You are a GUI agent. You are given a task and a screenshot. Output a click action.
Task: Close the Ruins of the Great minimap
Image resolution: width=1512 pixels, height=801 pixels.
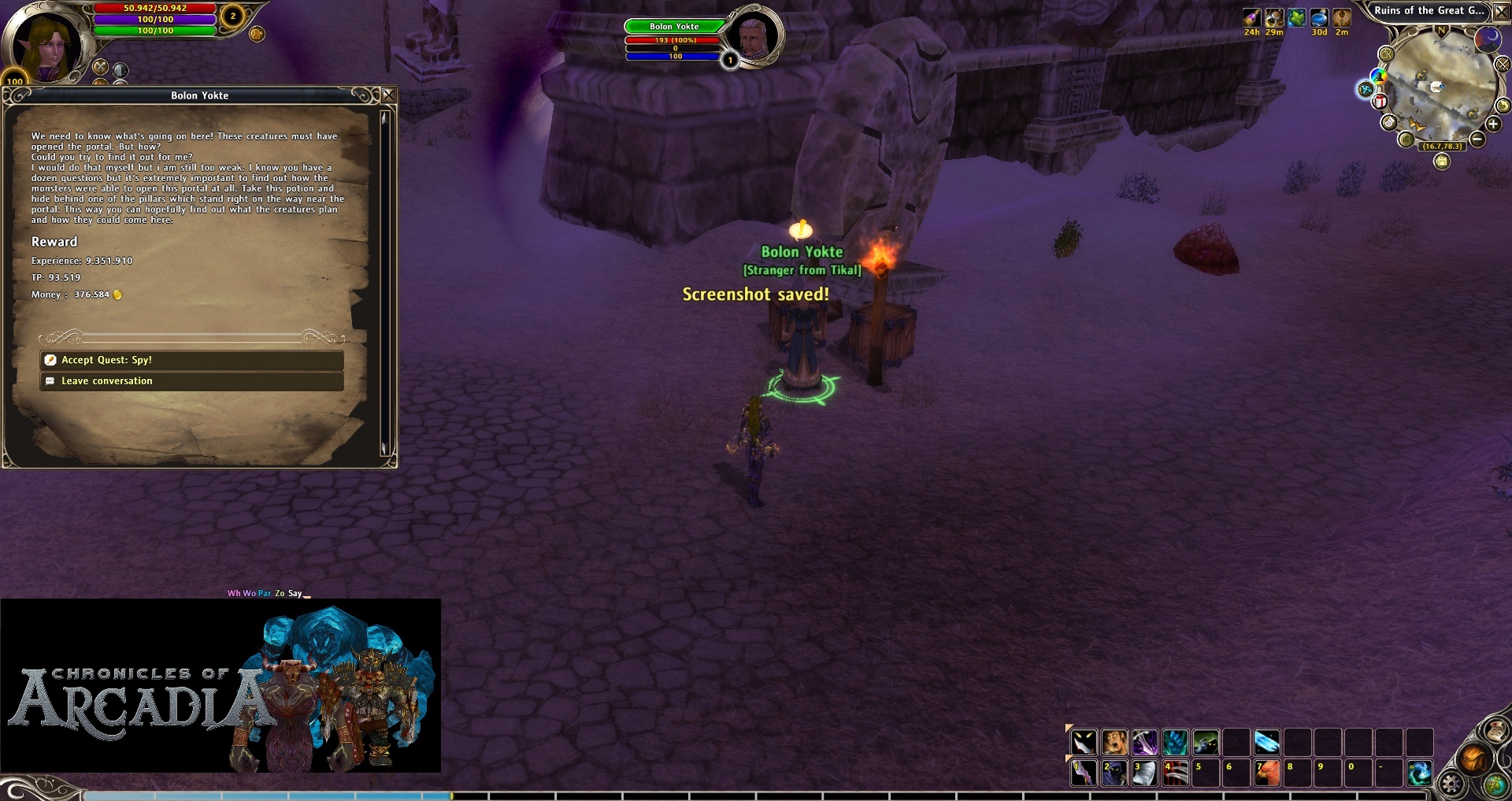tap(1502, 12)
